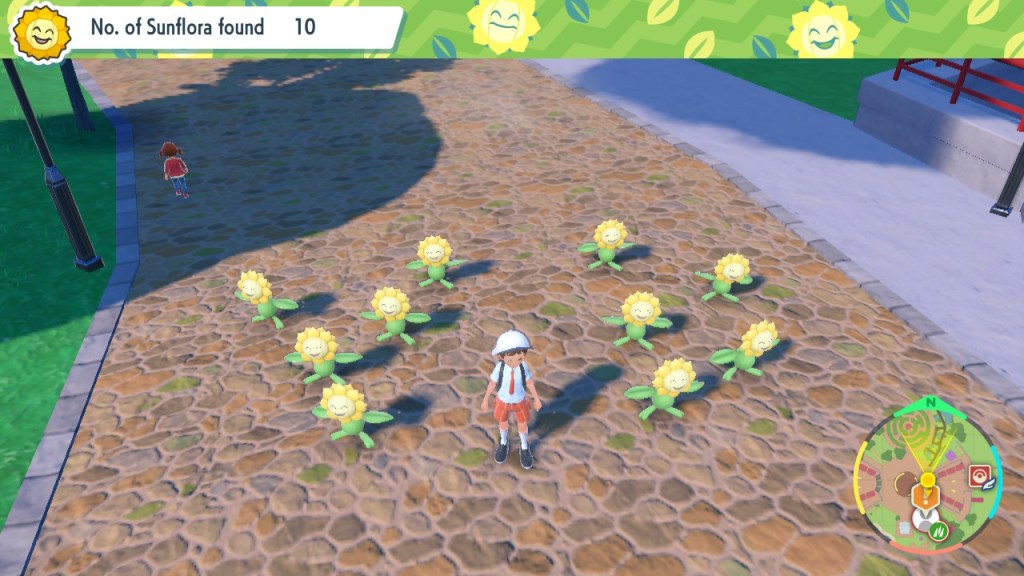Select the green grass gym badge marker
This screenshot has height=576, width=1024.
click(x=939, y=533)
